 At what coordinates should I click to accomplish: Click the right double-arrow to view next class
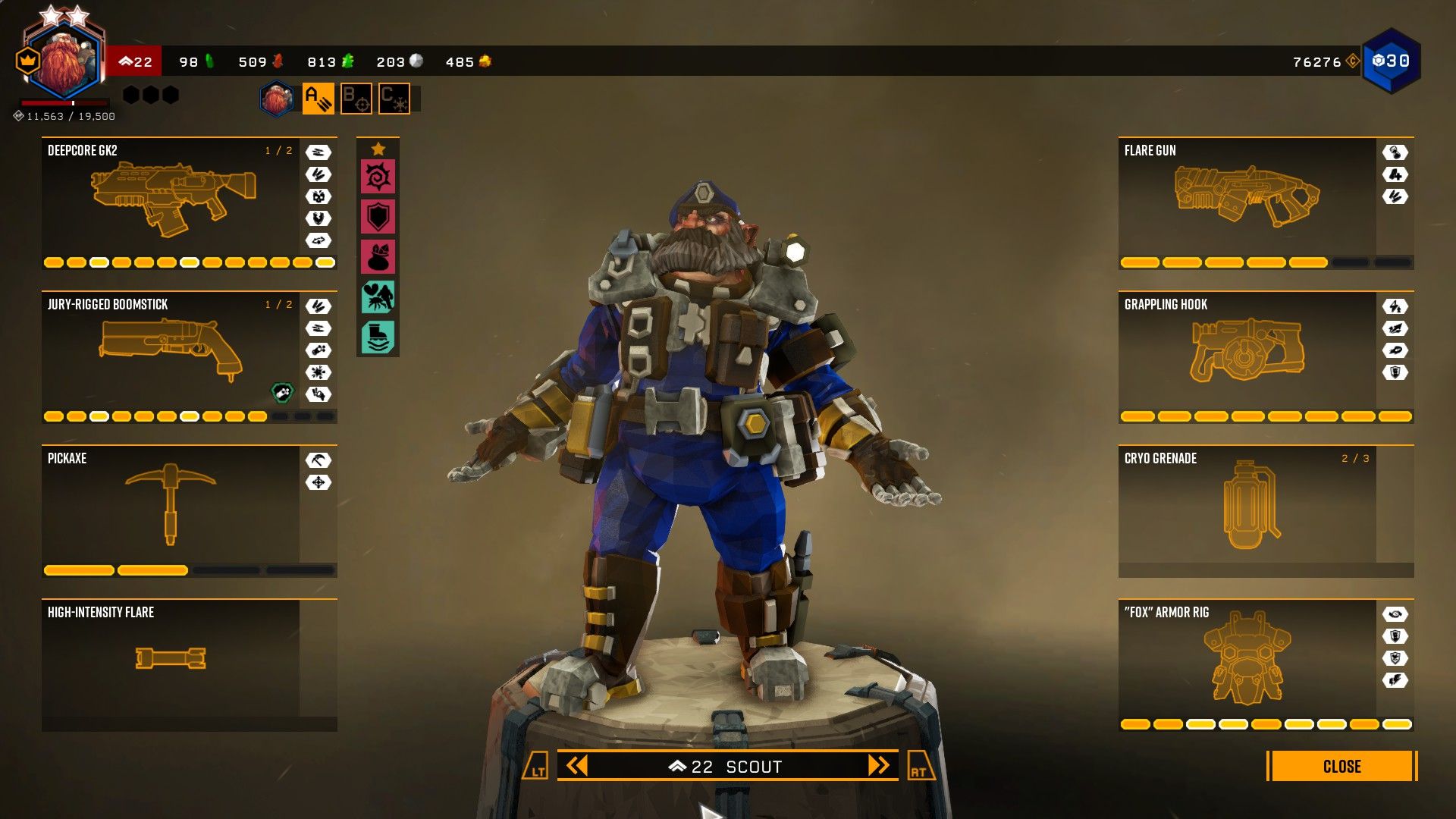(878, 766)
